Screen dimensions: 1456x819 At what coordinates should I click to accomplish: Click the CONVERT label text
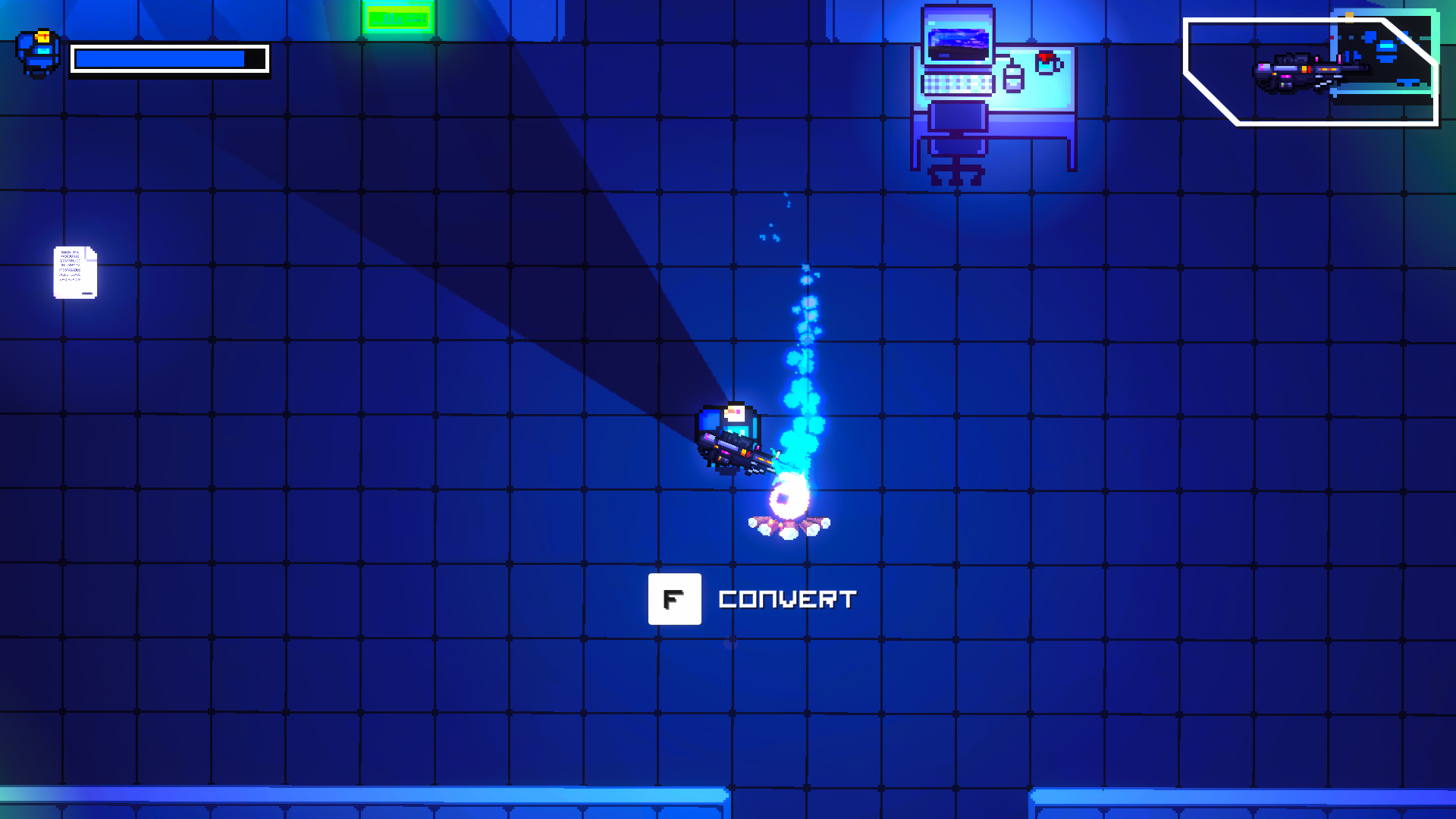point(787,599)
